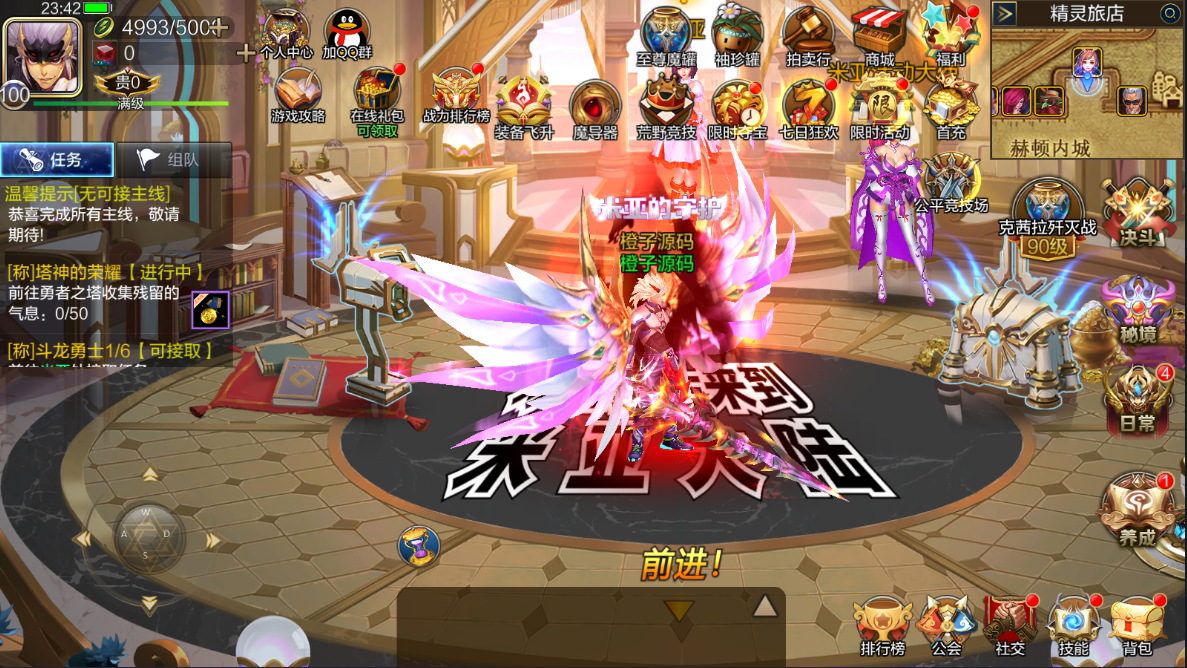
Task: Join the QQ group via 加QQ群
Action: pyautogui.click(x=347, y=34)
